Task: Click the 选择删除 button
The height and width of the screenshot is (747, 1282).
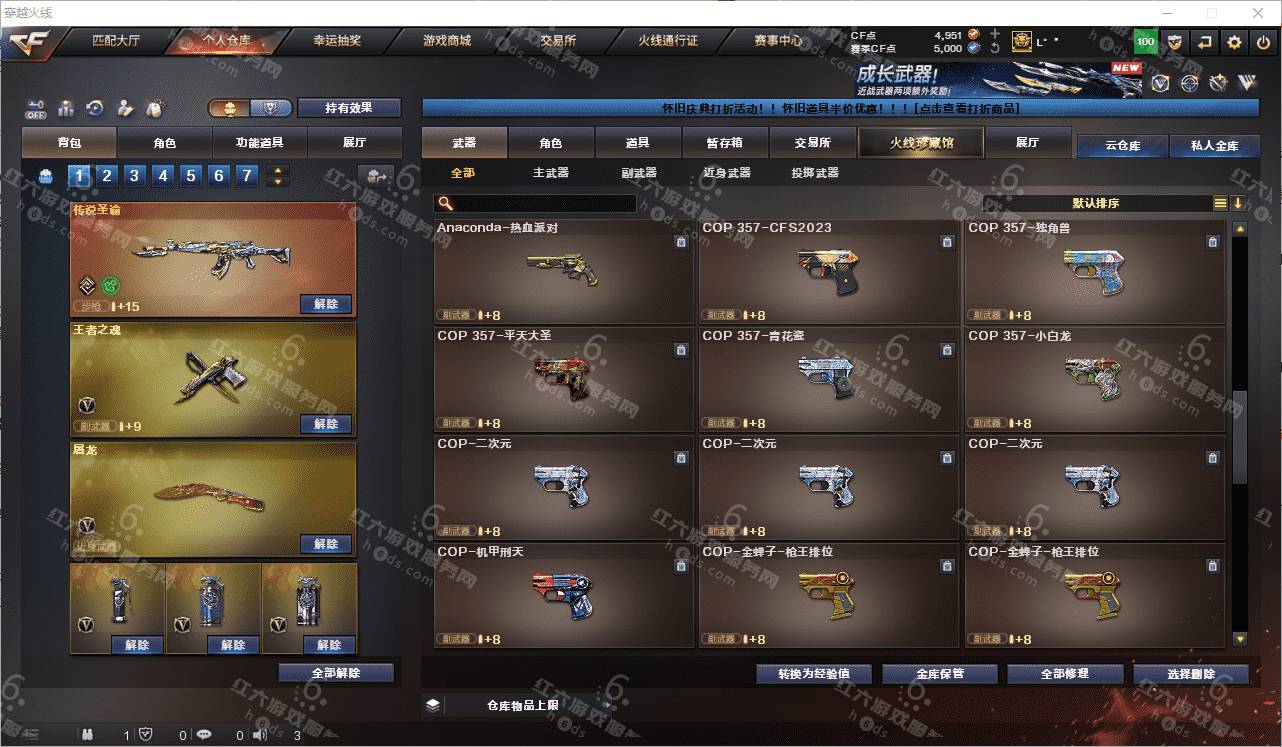Action: [x=1190, y=674]
